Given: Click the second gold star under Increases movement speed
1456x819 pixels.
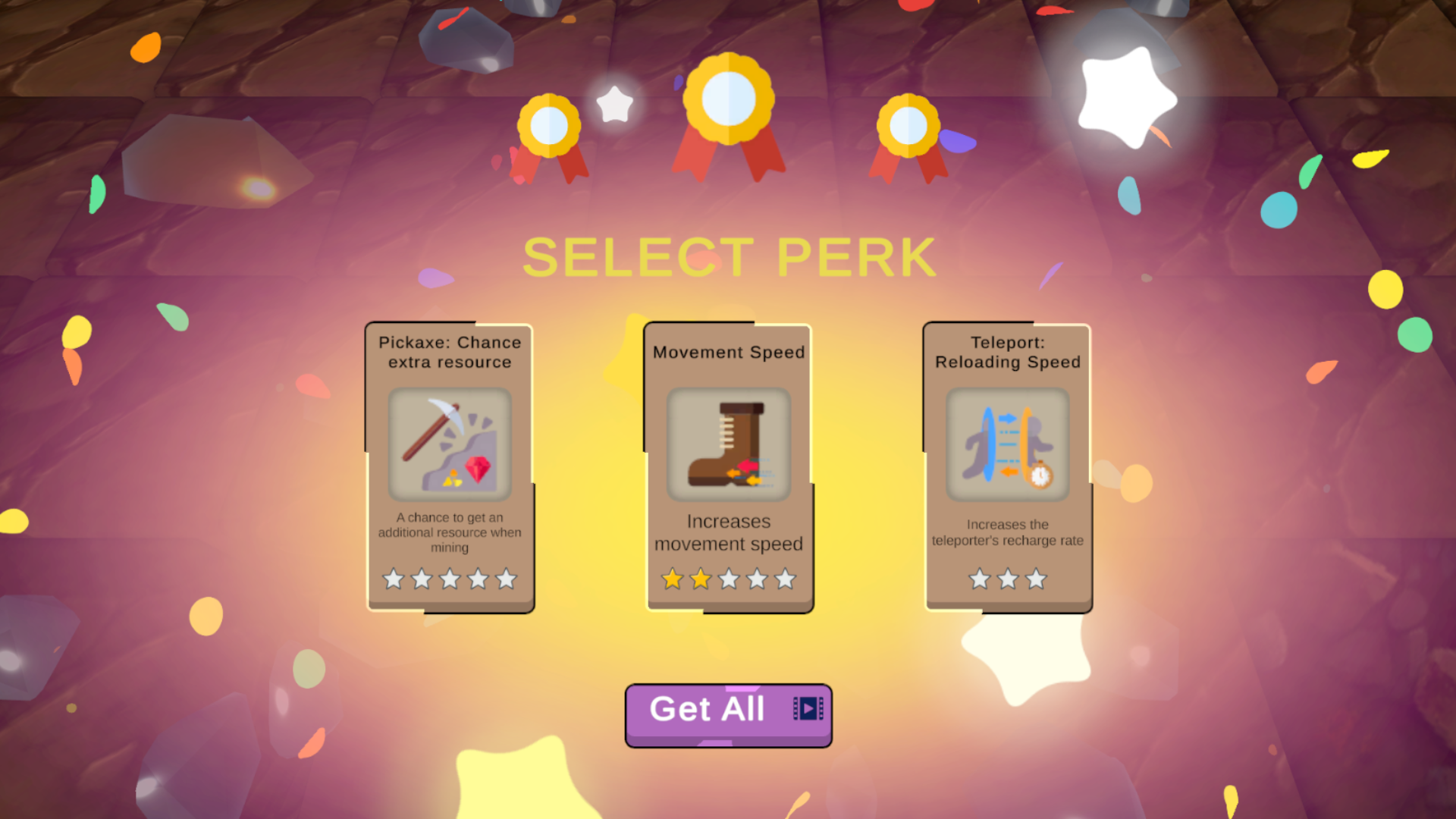Looking at the screenshot, I should click(x=701, y=579).
